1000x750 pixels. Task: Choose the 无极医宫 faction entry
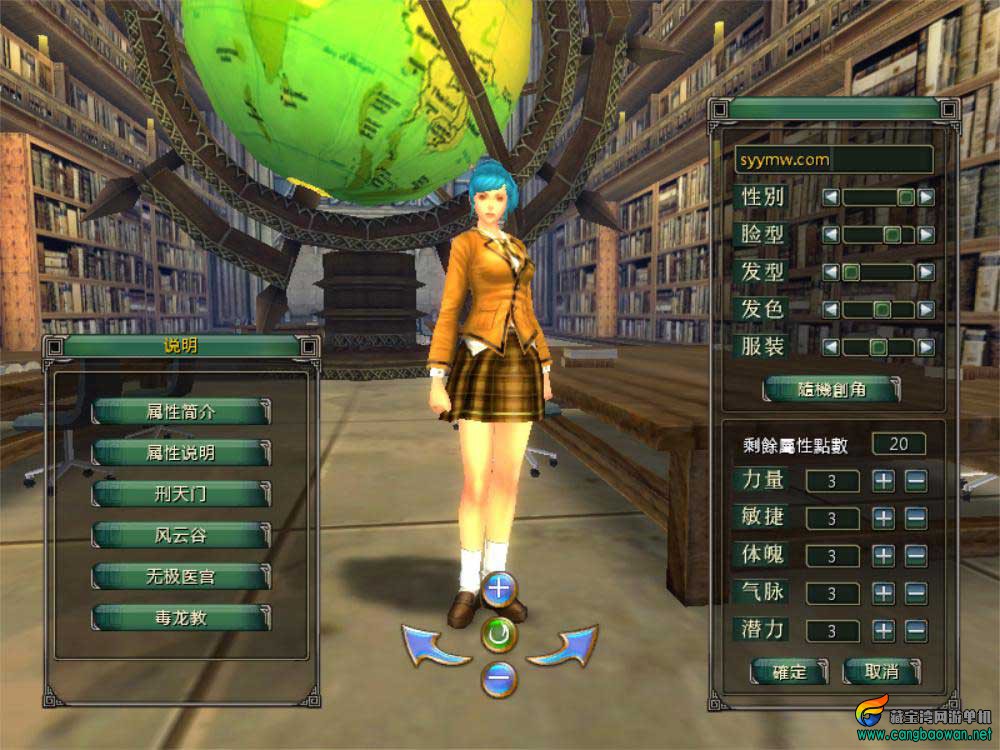tap(181, 577)
